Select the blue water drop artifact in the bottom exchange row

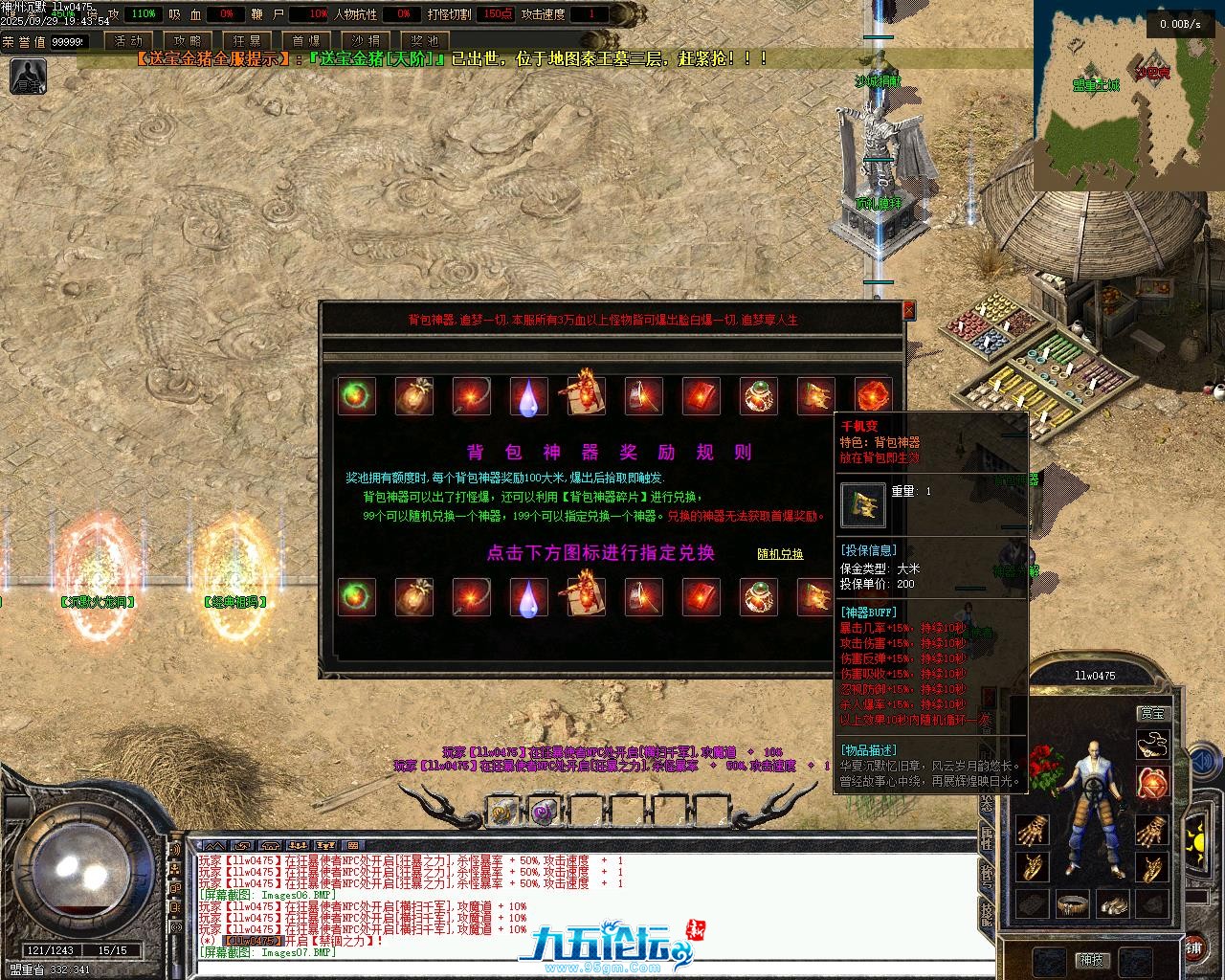(528, 597)
